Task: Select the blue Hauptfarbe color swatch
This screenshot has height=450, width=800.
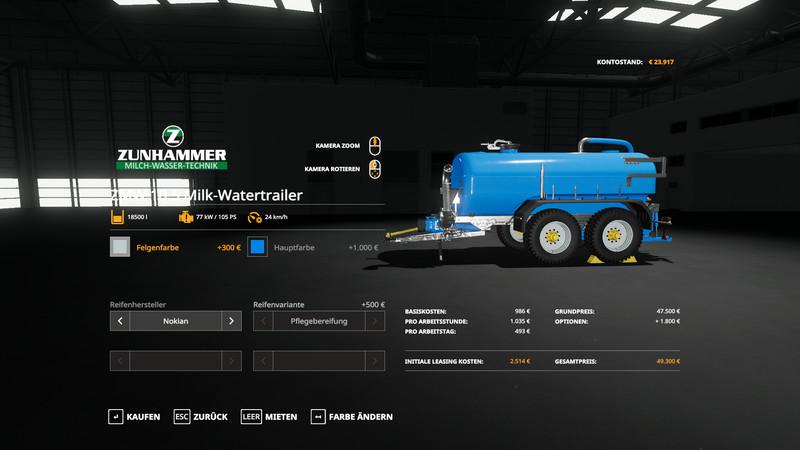Action: pos(259,247)
